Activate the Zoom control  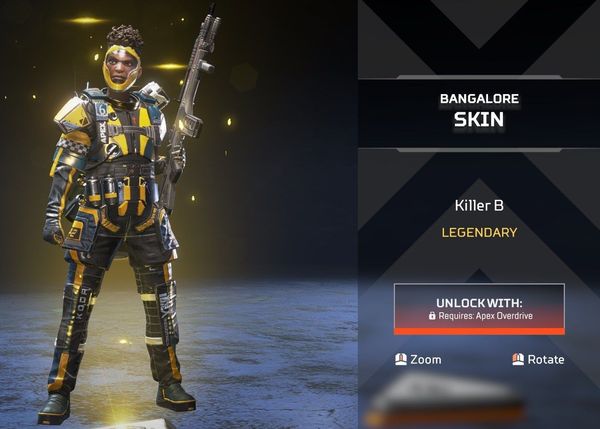point(418,359)
